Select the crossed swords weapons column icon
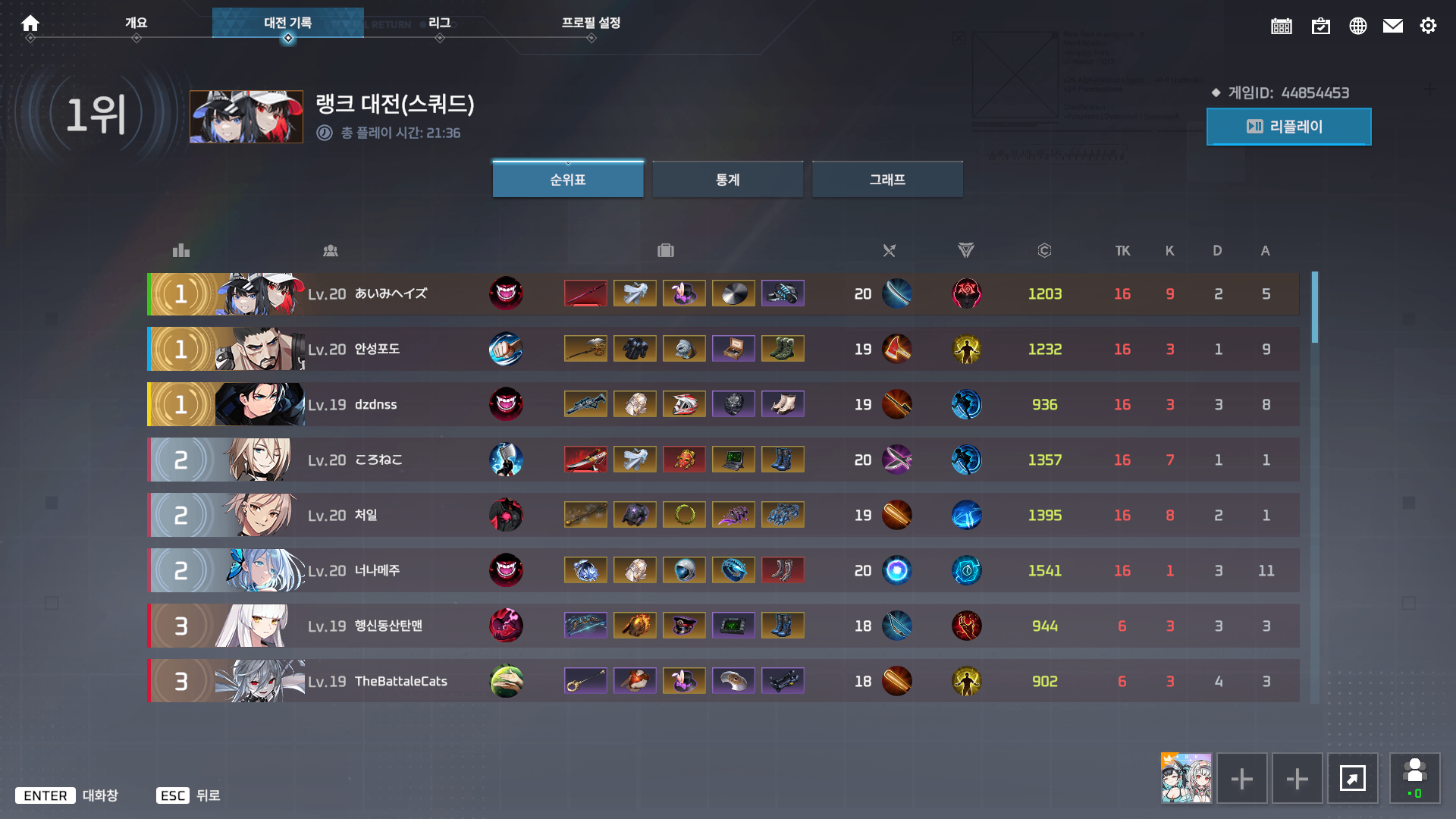 [x=889, y=250]
